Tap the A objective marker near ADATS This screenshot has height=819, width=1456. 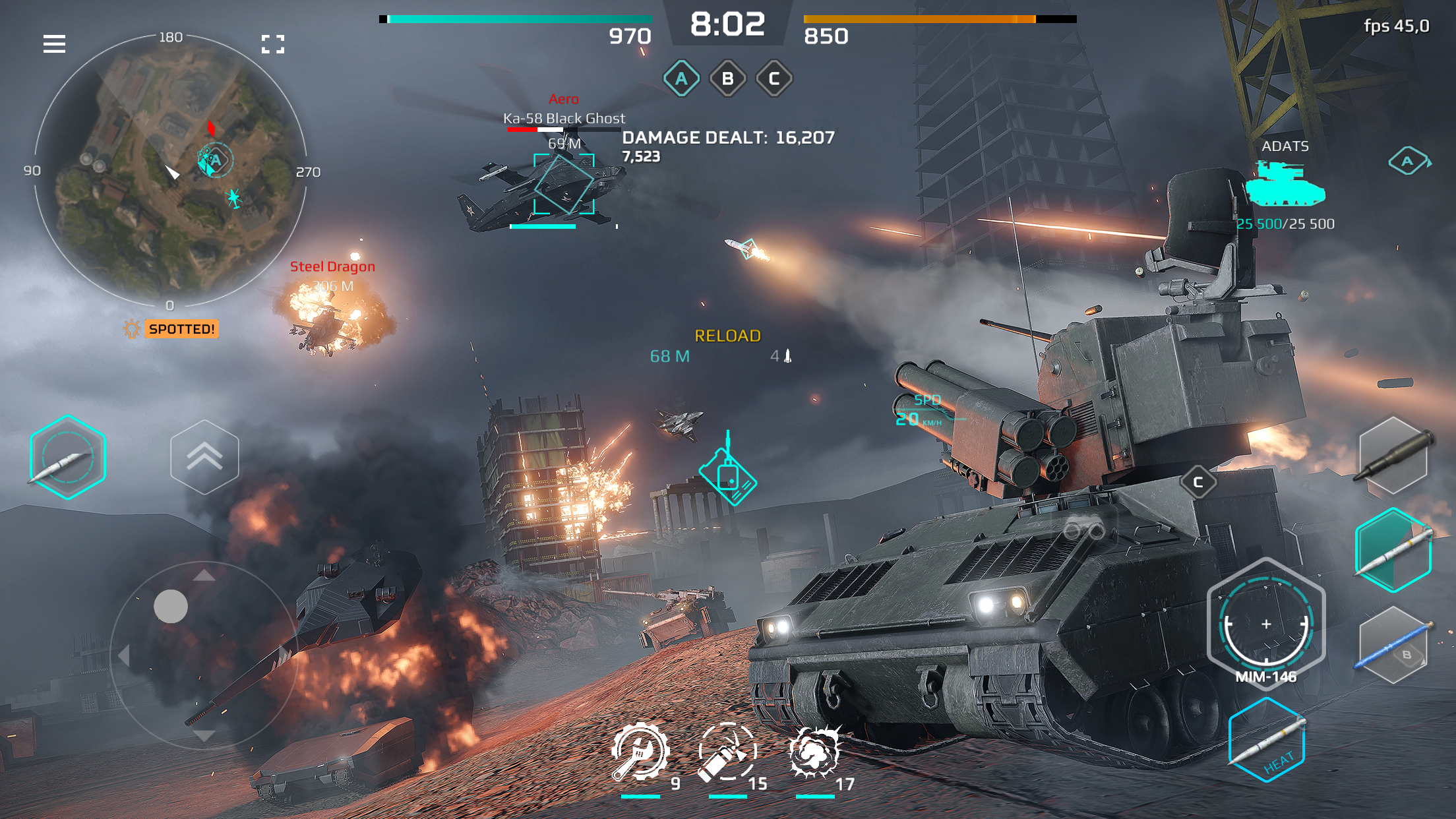(1407, 159)
